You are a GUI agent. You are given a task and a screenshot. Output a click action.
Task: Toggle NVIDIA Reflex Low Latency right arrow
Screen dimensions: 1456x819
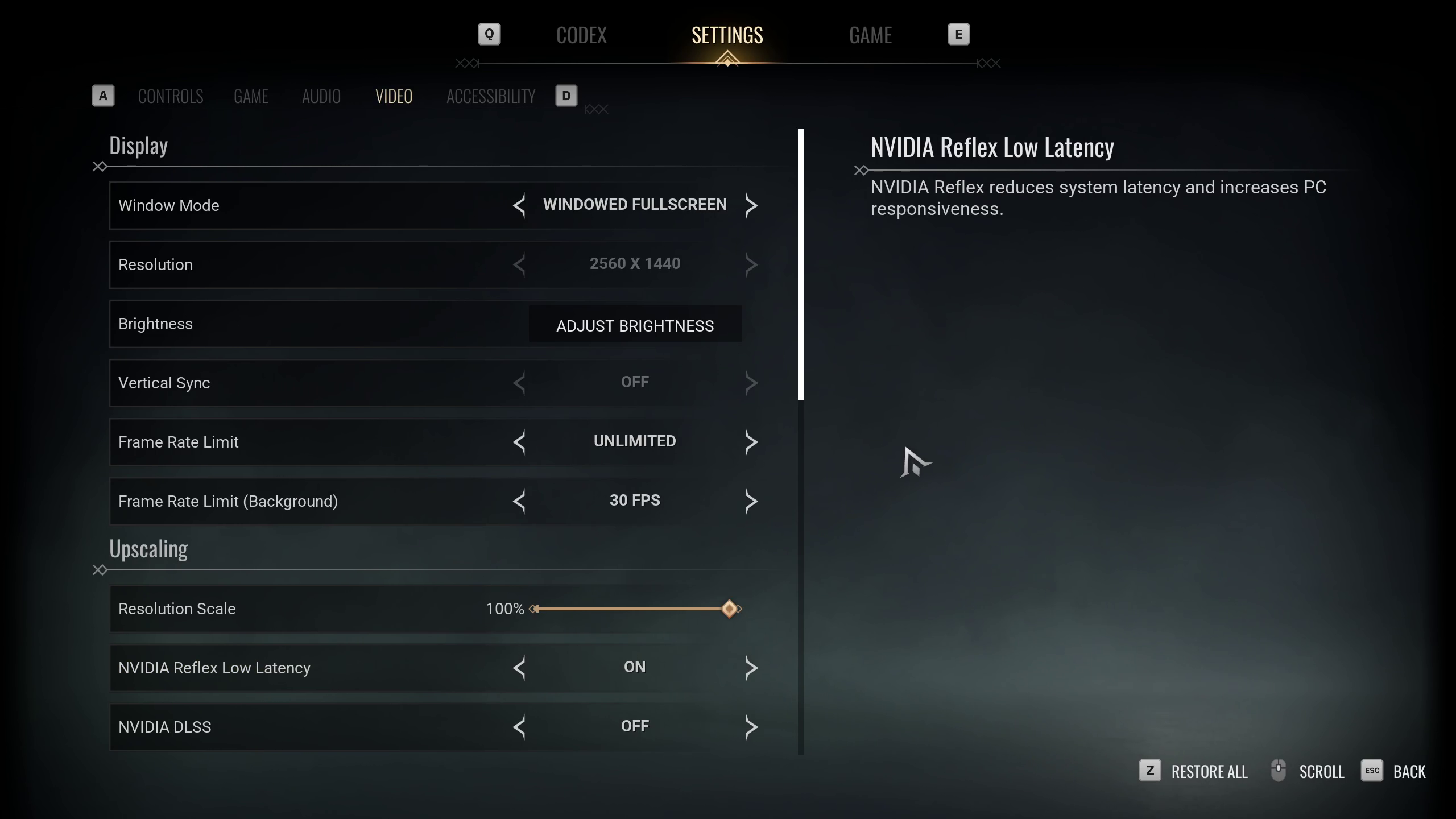click(x=751, y=668)
